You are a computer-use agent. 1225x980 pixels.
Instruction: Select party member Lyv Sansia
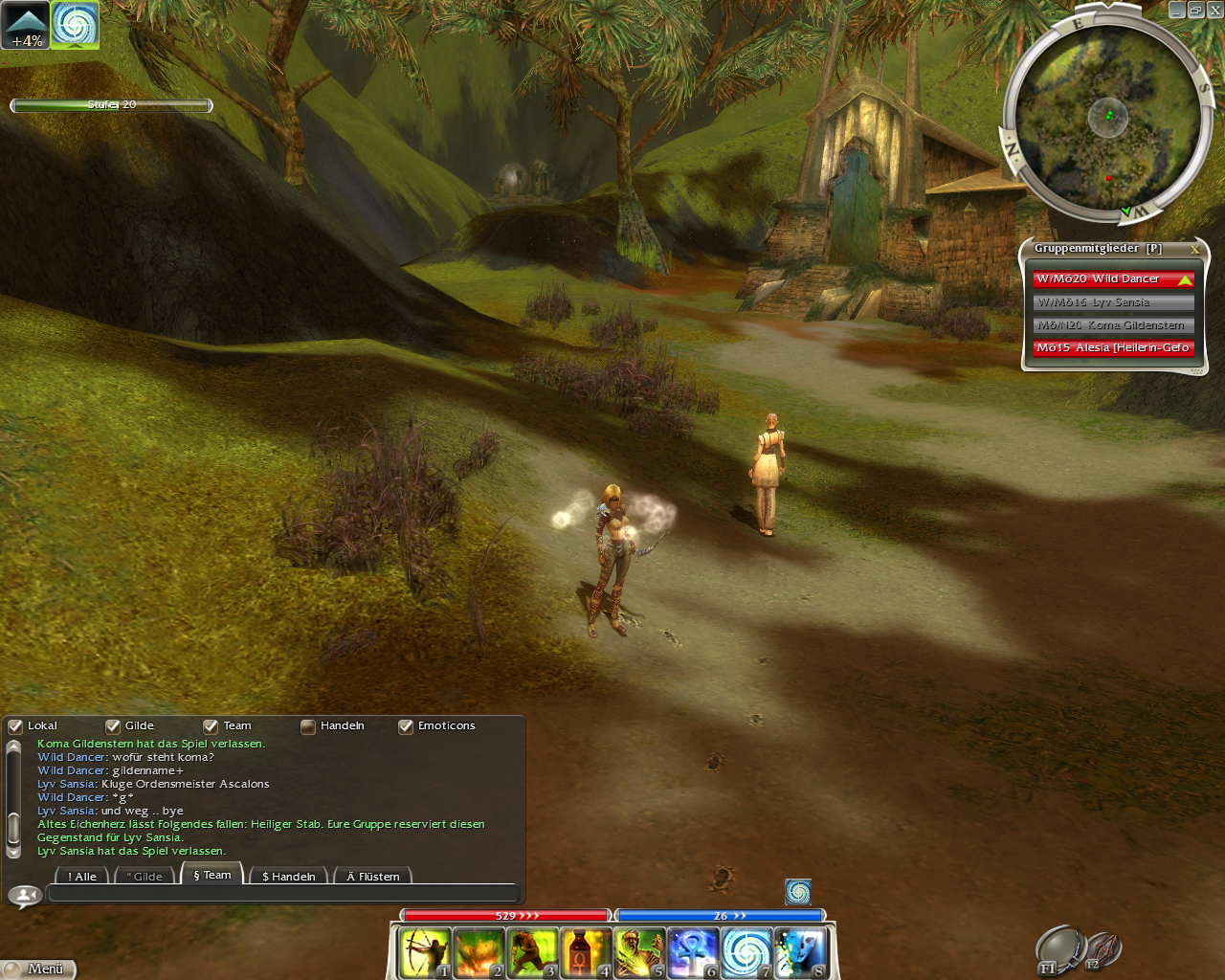[1112, 302]
